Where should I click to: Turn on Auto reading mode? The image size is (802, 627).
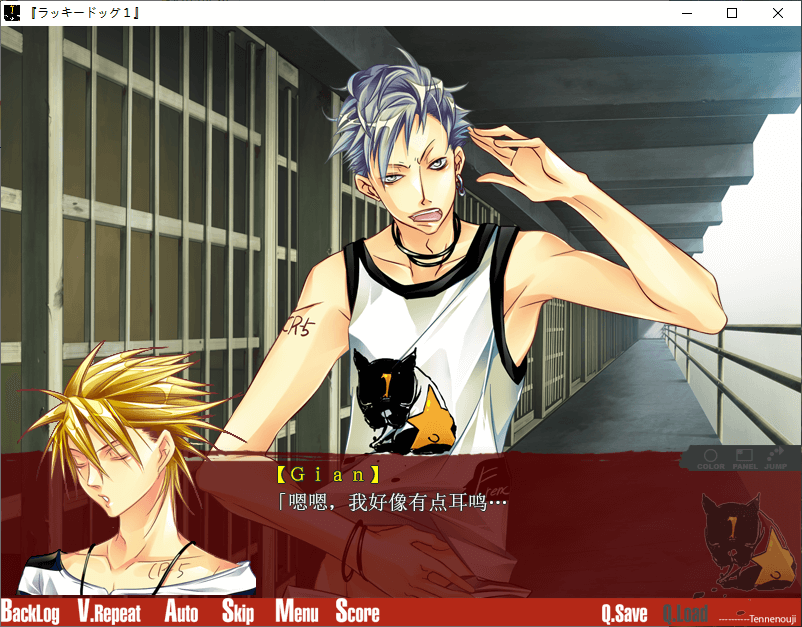coord(181,613)
